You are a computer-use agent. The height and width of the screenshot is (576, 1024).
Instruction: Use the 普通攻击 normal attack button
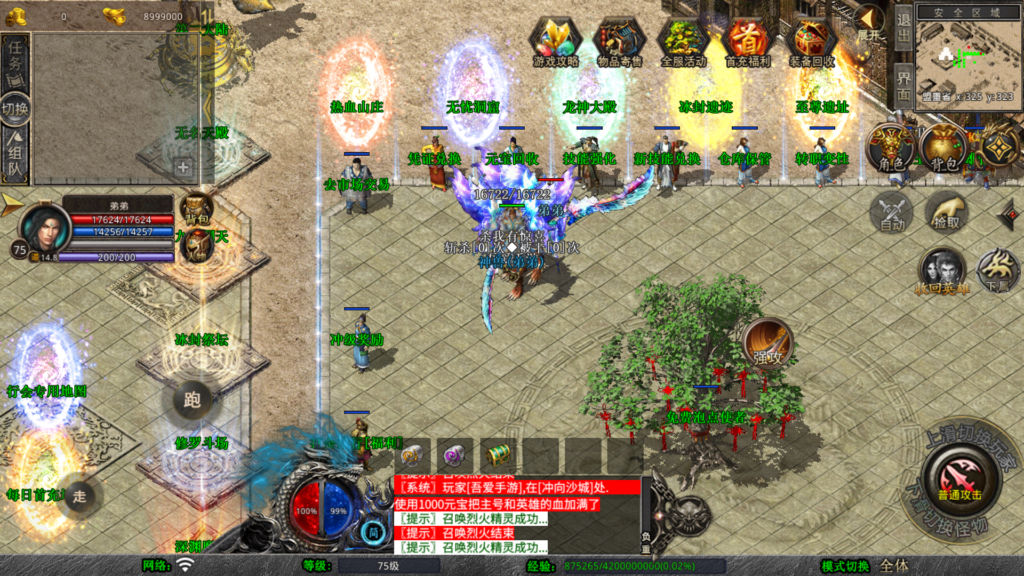959,477
